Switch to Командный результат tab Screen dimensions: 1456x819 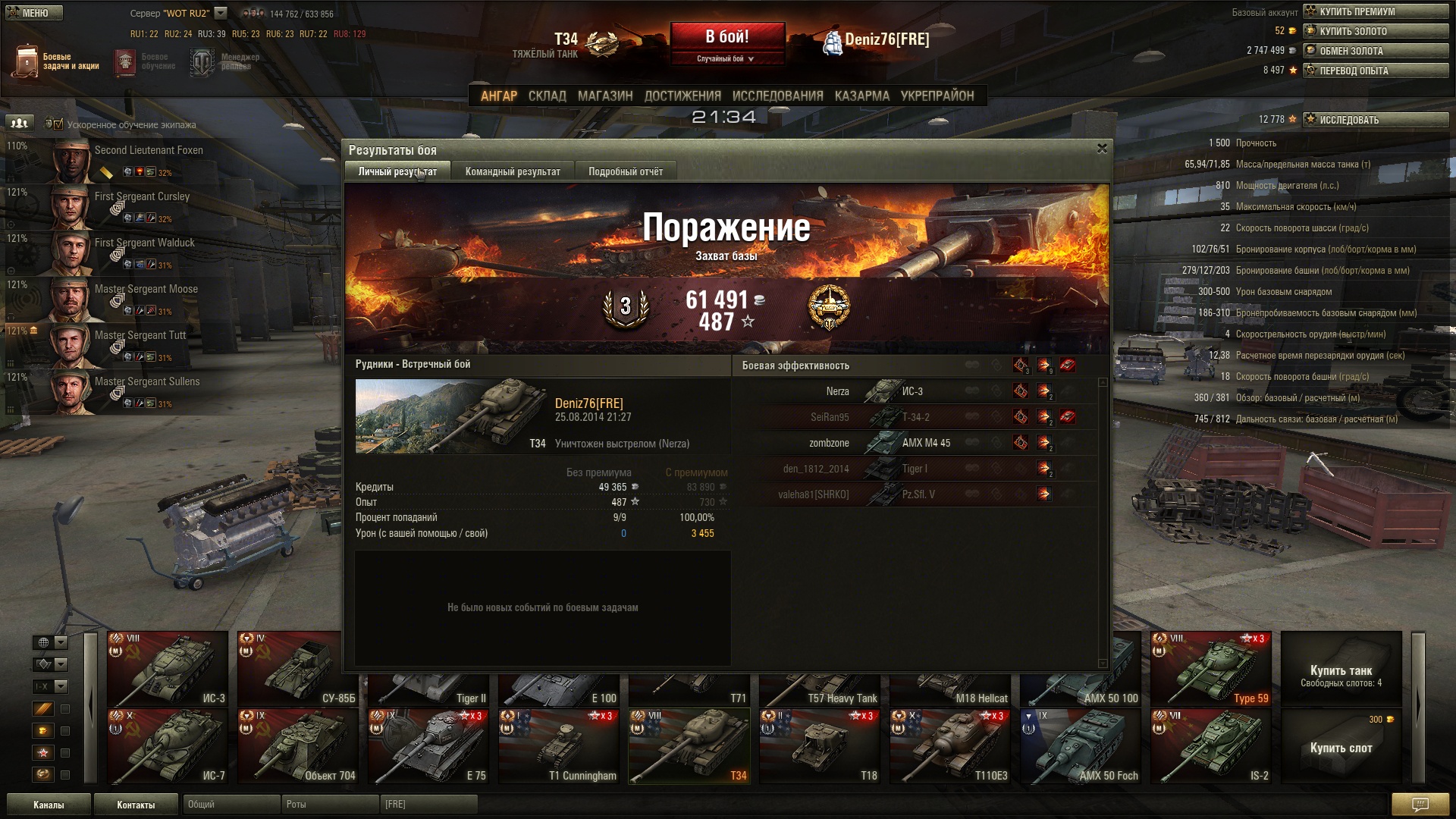pos(513,171)
